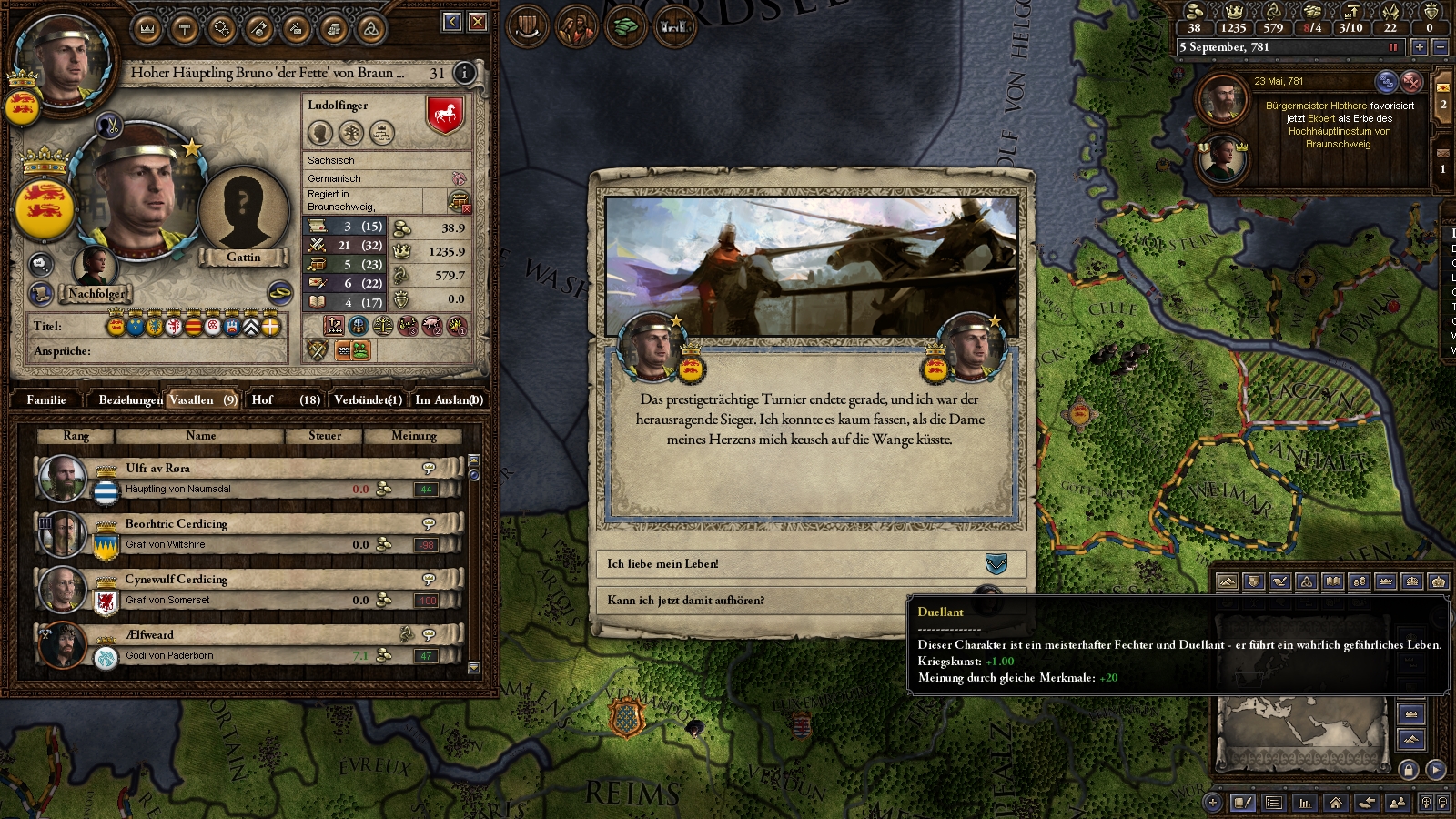Viewport: 1456px width, 819px height.
Task: Open the Nachfolger heir portrait
Action: click(x=95, y=267)
